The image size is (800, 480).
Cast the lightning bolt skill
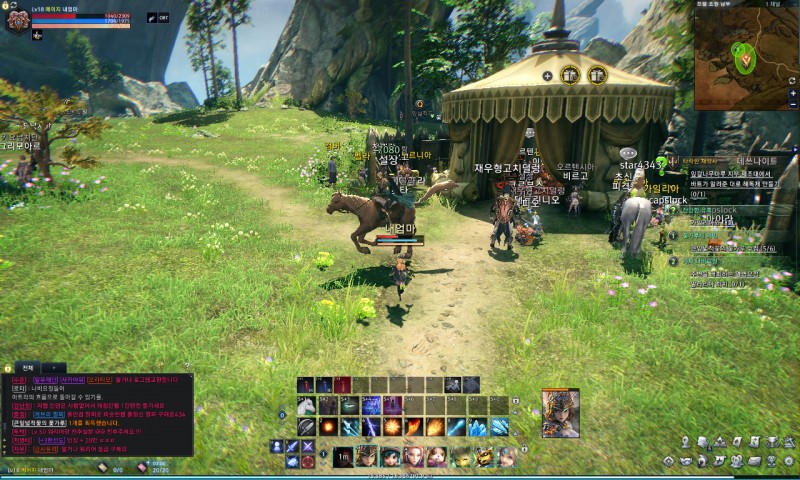[371, 427]
